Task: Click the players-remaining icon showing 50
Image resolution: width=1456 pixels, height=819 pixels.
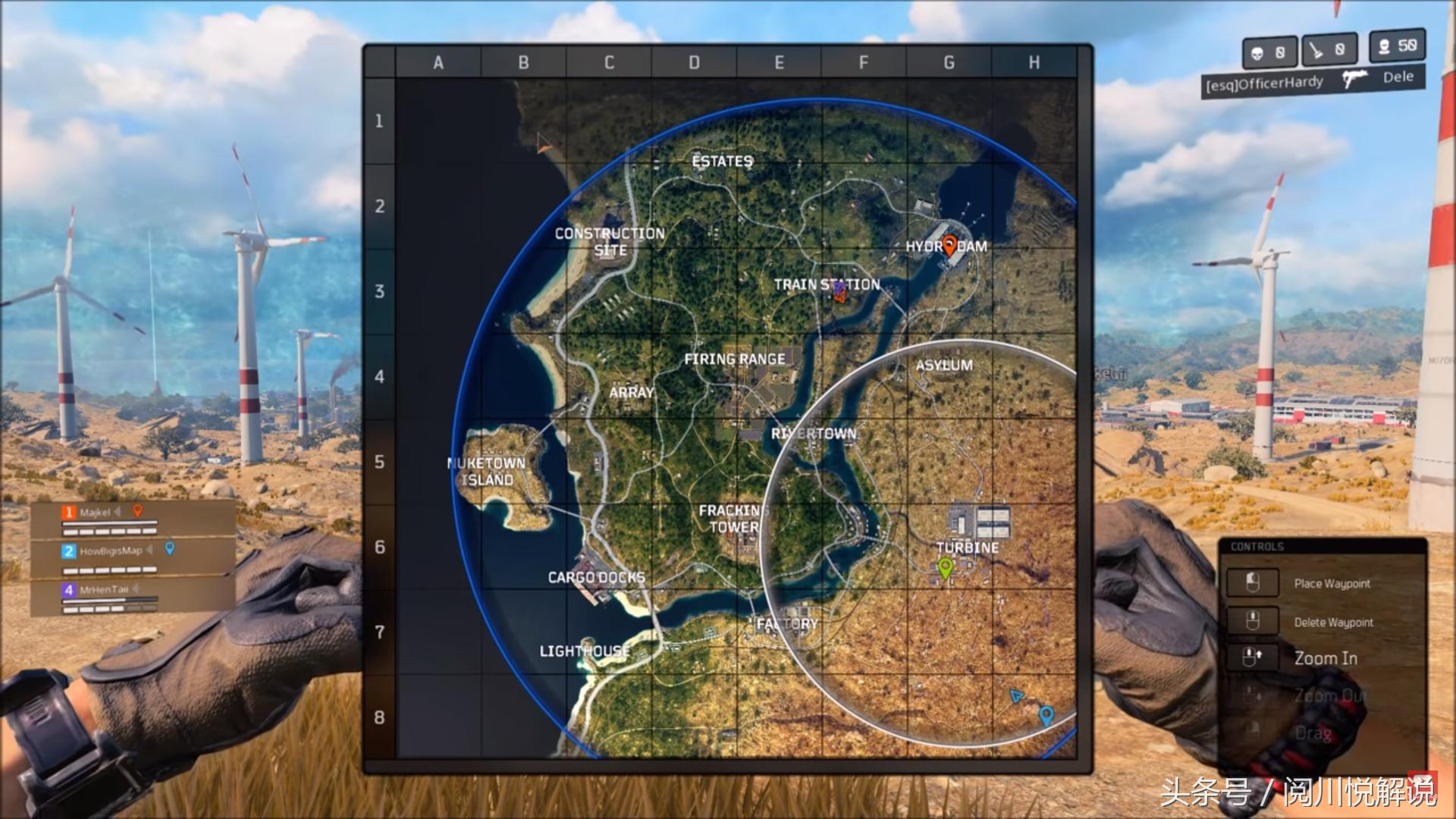Action: (1385, 48)
